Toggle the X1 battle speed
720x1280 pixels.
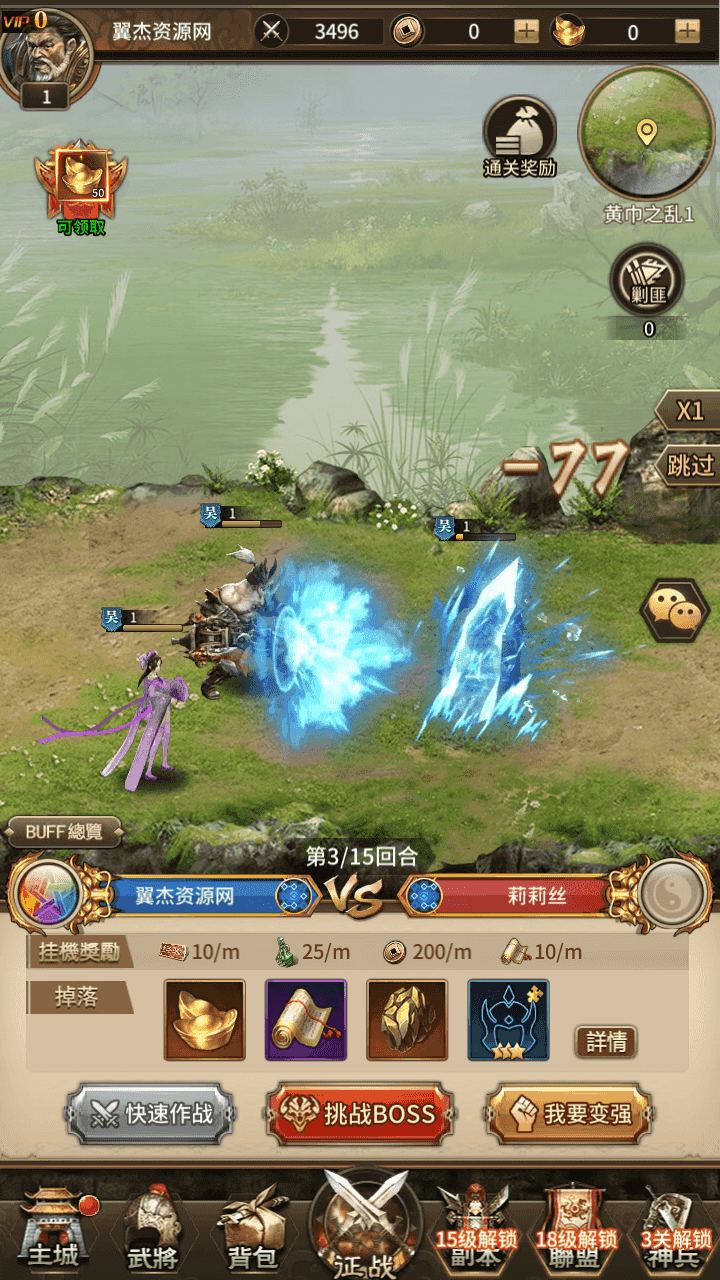[690, 411]
